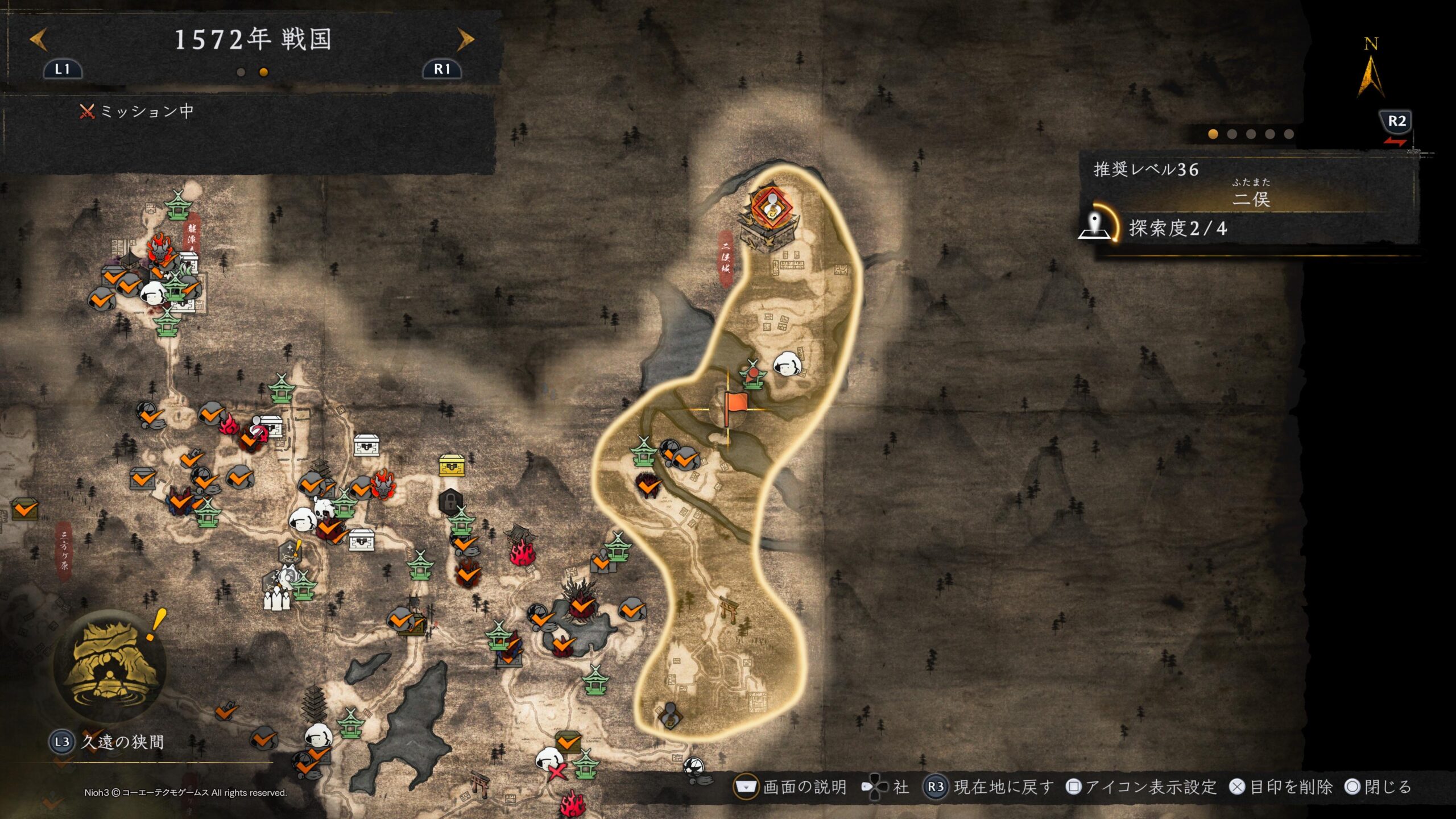Viewport: 1456px width, 819px height.
Task: Choose the golden treasure chest map marker
Action: 452,465
